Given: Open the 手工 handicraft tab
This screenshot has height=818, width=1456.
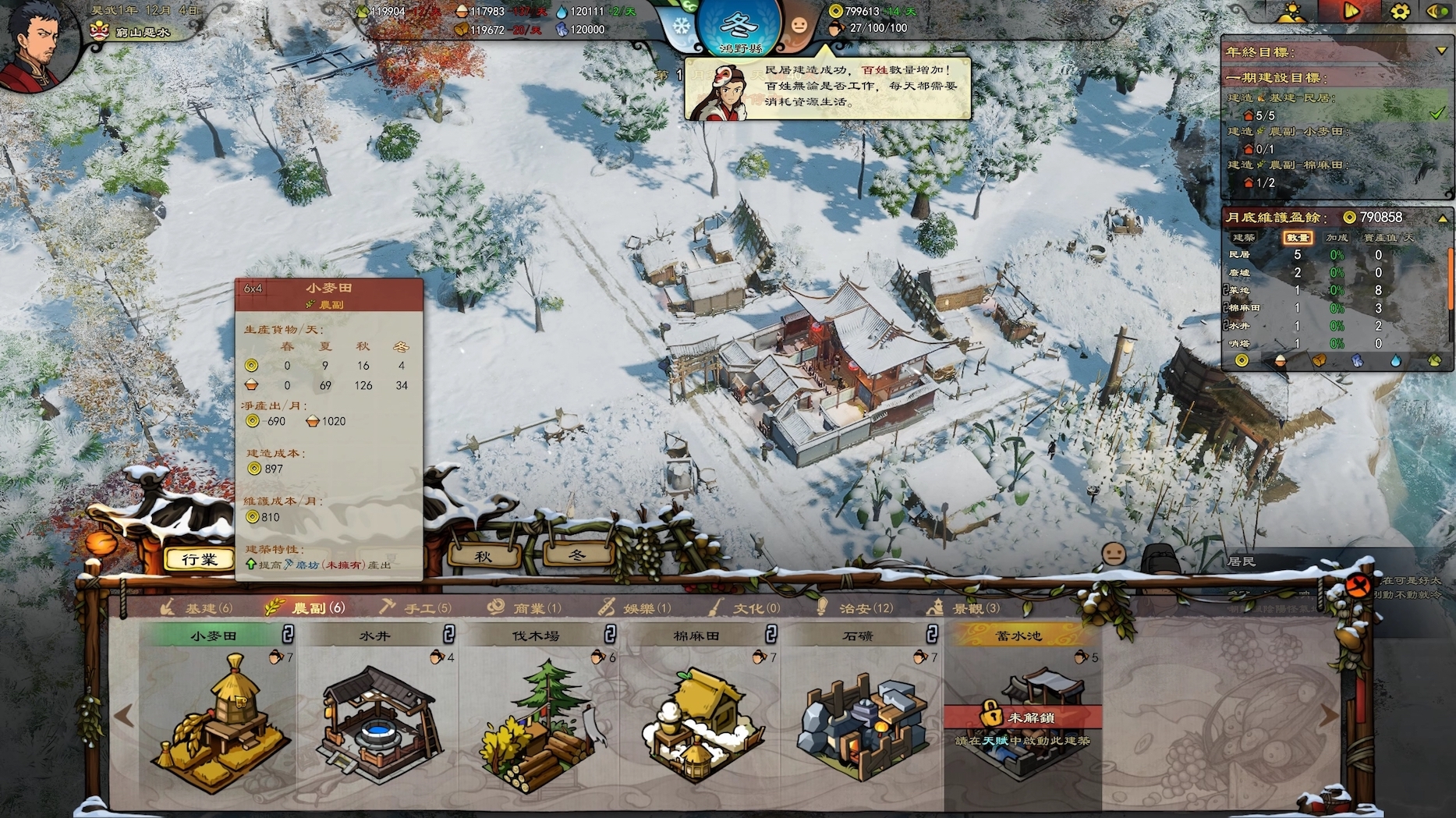Looking at the screenshot, I should click(x=416, y=608).
